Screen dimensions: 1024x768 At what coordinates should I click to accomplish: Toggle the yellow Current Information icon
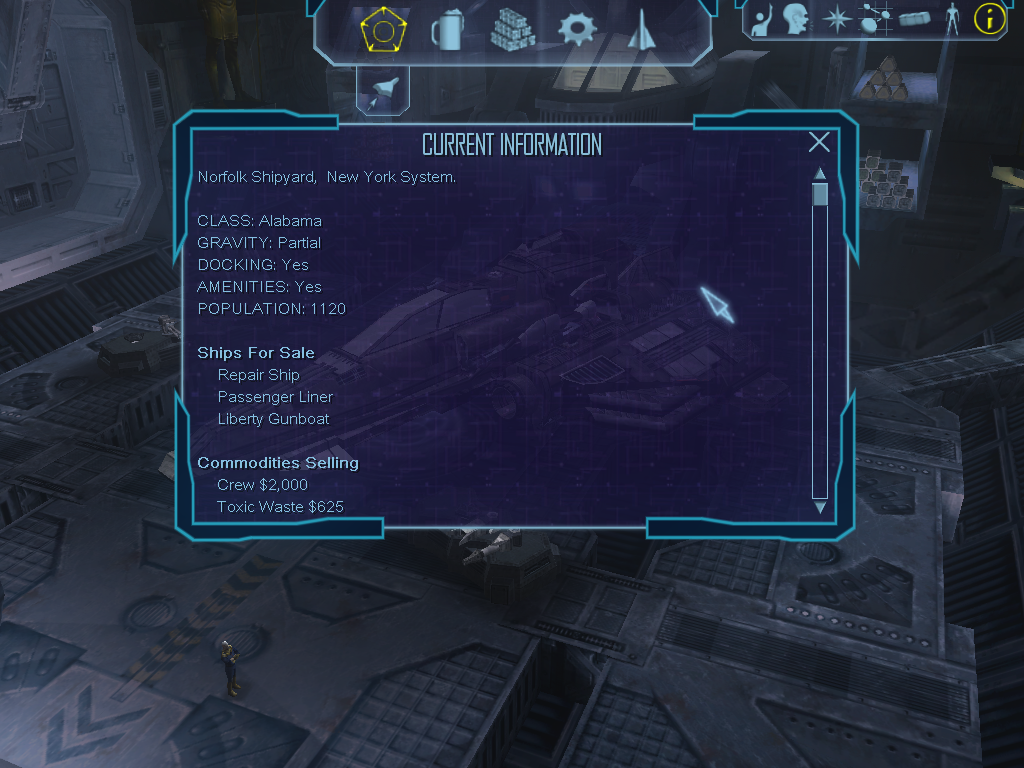point(989,18)
